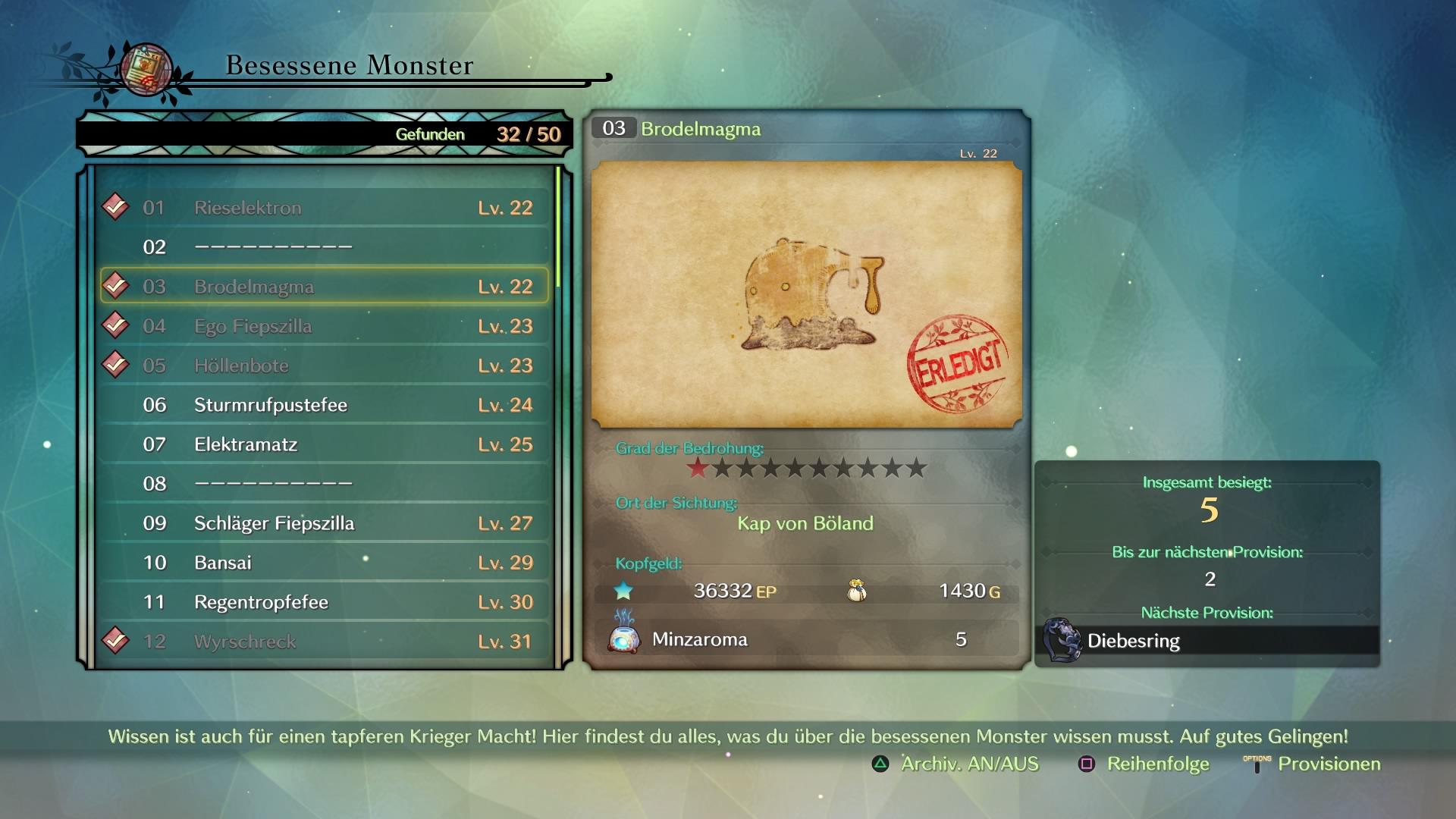
Task: Pick the Sturmrufpustefee bounty entry
Action: [x=325, y=405]
